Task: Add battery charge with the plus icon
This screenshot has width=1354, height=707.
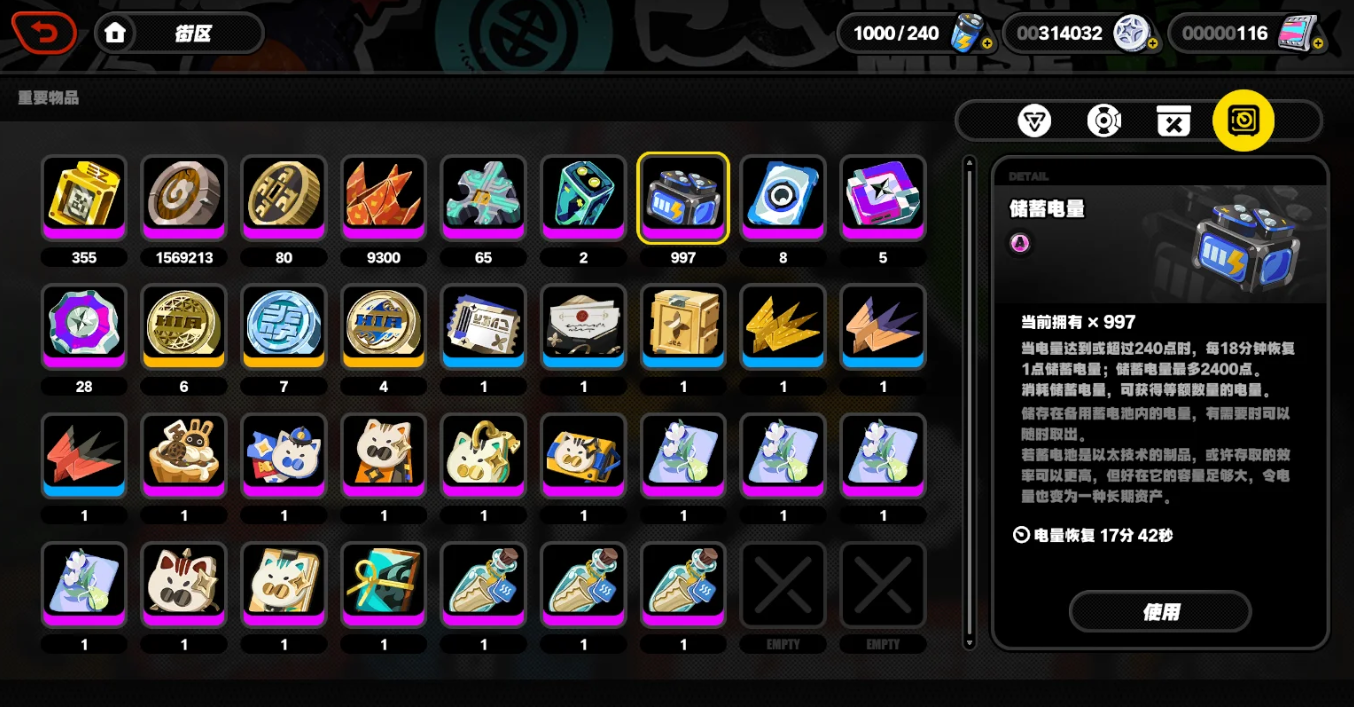Action: 987,44
